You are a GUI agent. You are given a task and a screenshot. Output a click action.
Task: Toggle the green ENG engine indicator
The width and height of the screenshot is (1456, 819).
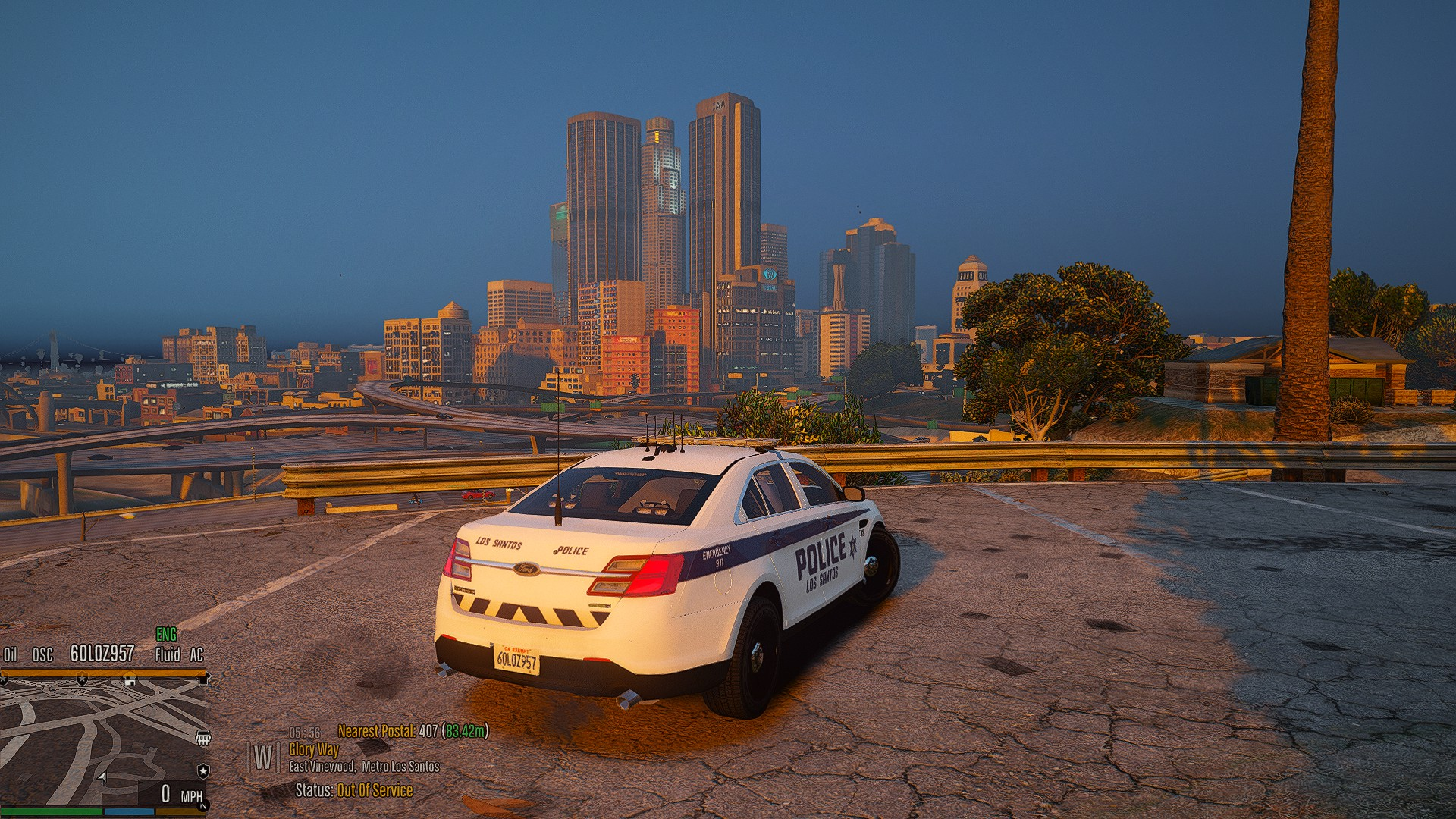pyautogui.click(x=166, y=634)
